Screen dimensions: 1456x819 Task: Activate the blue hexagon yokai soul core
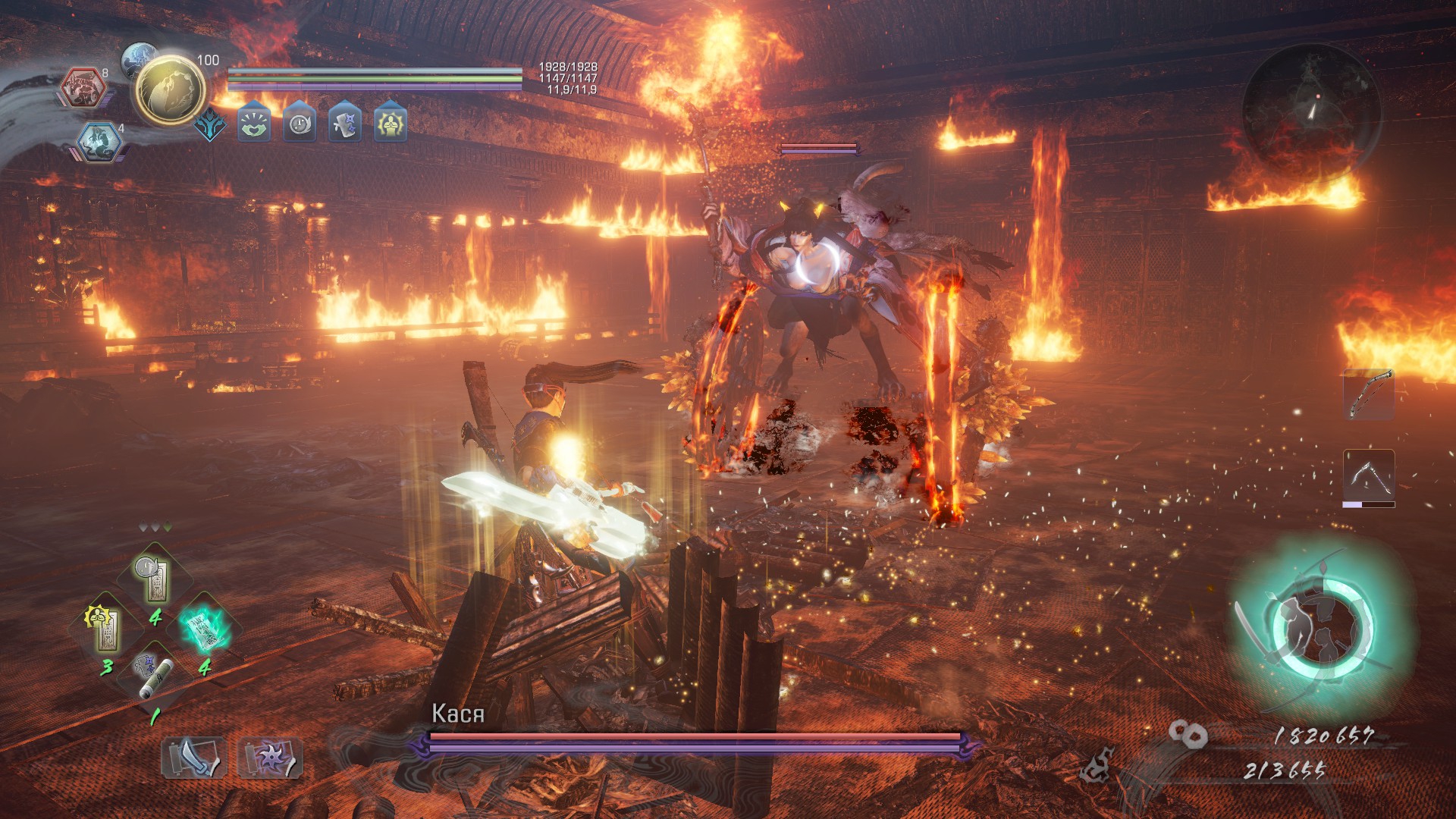point(99,142)
